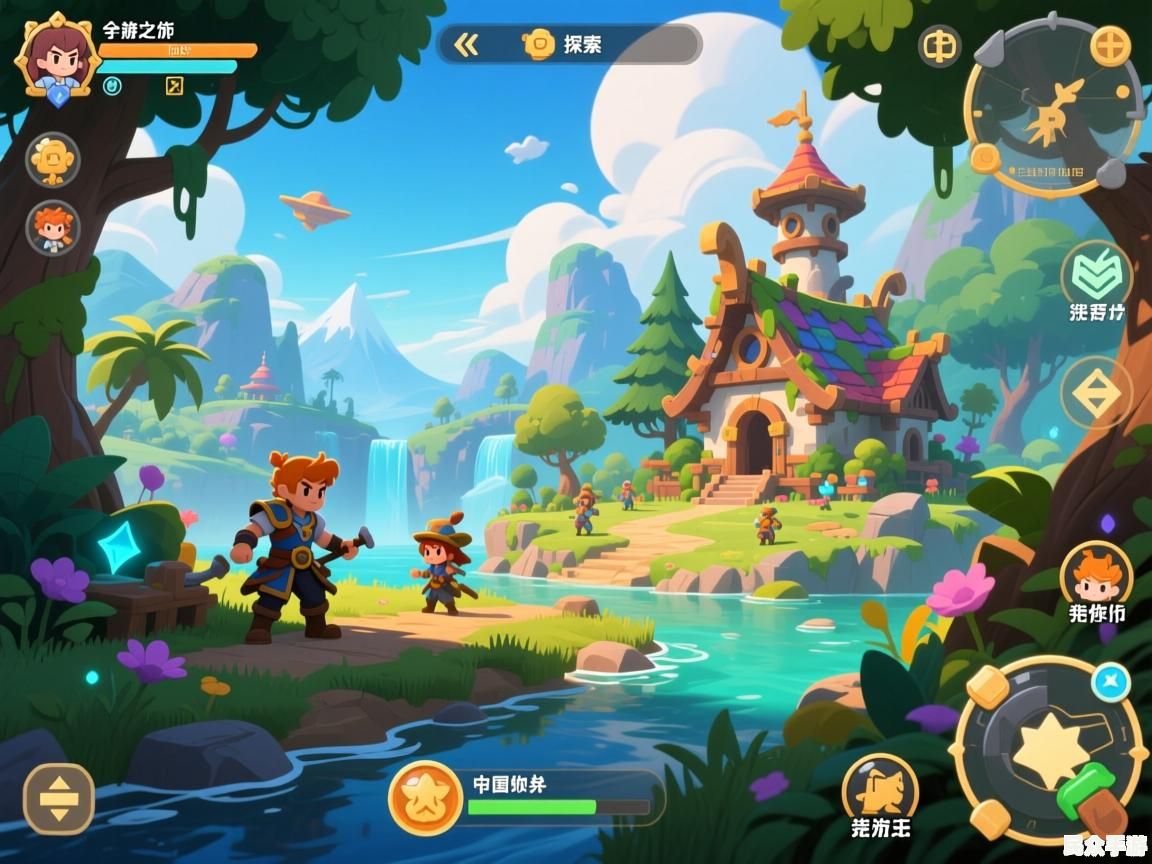The width and height of the screenshot is (1152, 864).
Task: Select the 探索 explore label
Action: click(582, 44)
